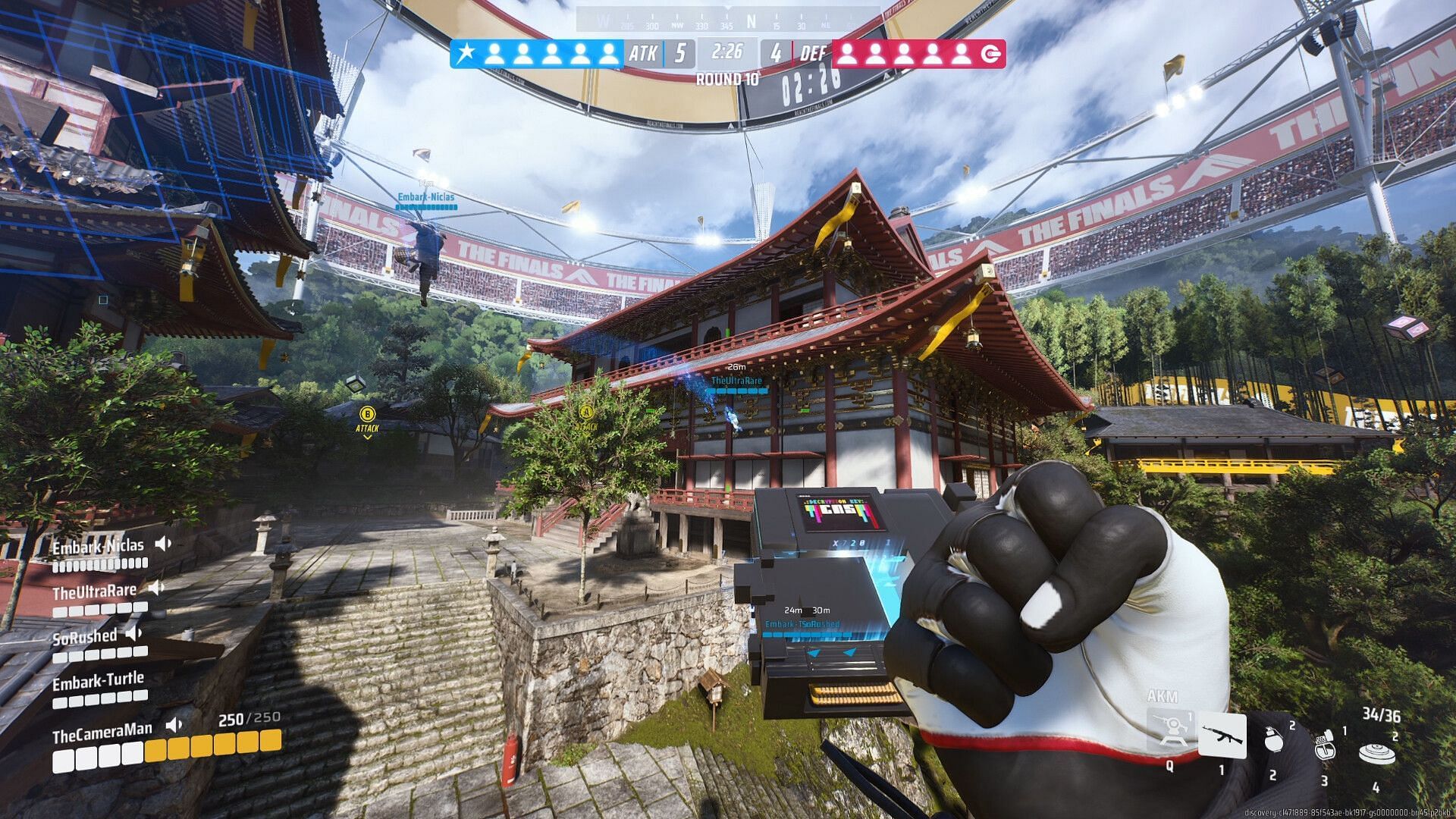Click the compass strip at top
1456x819 pixels.
(728, 20)
